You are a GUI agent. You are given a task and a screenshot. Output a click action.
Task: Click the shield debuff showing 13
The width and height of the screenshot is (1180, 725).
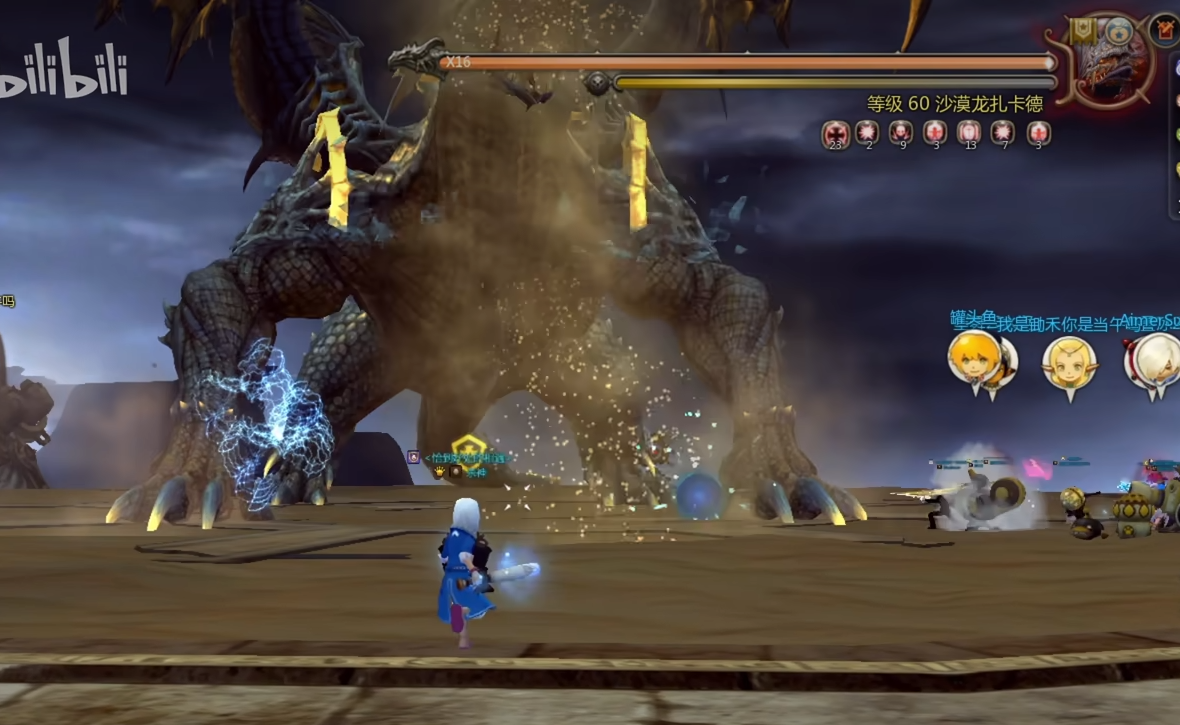[x=969, y=132]
